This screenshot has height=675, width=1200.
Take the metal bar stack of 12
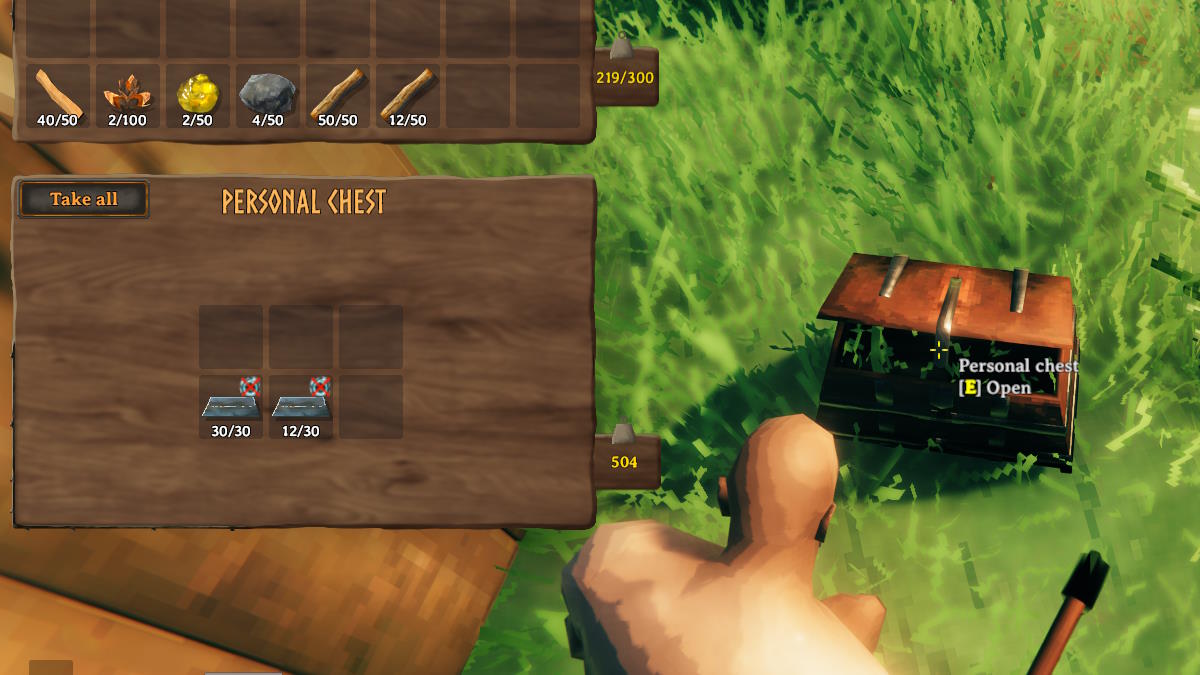pyautogui.click(x=301, y=407)
